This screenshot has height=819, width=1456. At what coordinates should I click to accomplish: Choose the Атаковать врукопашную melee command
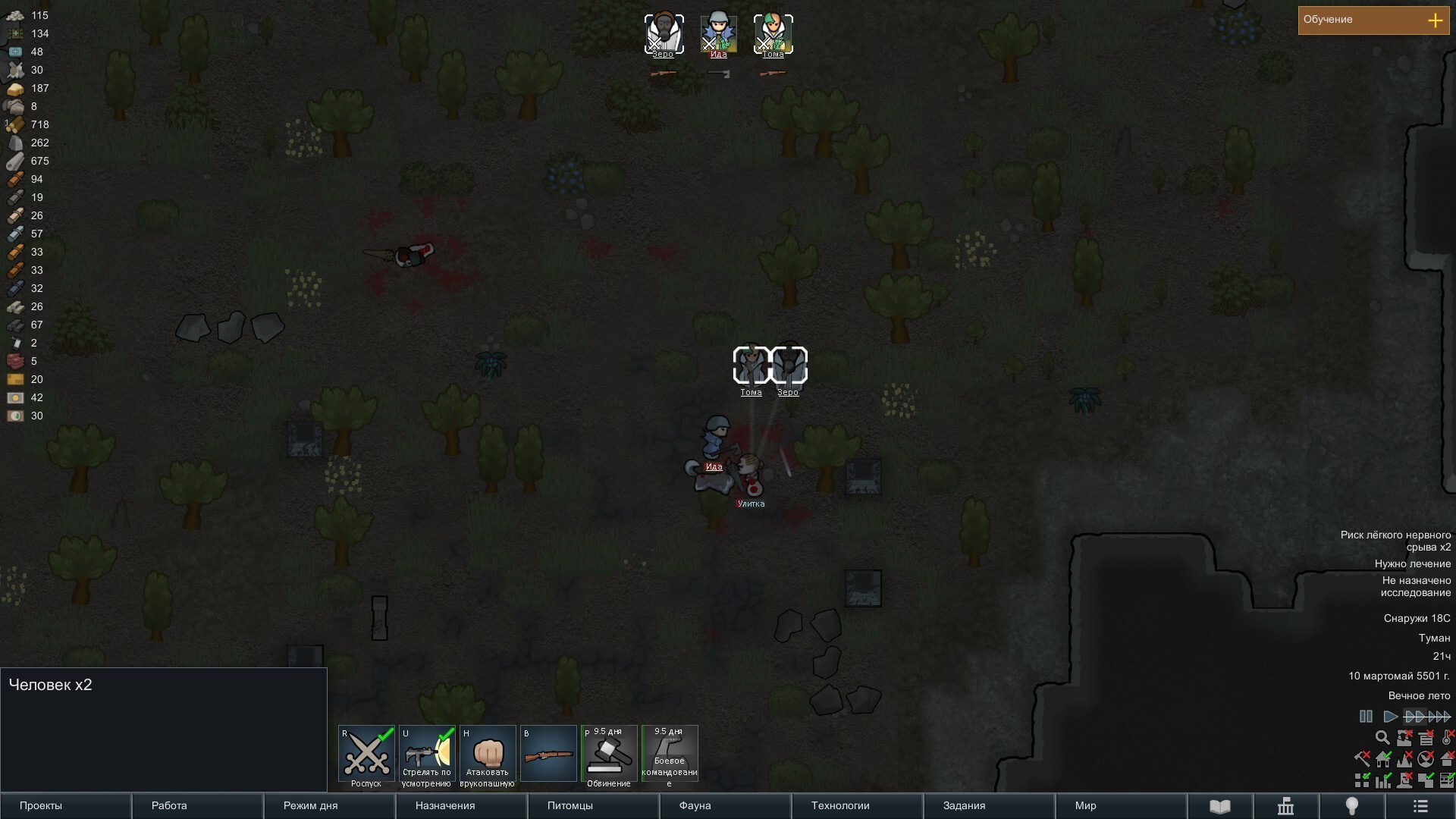point(488,754)
